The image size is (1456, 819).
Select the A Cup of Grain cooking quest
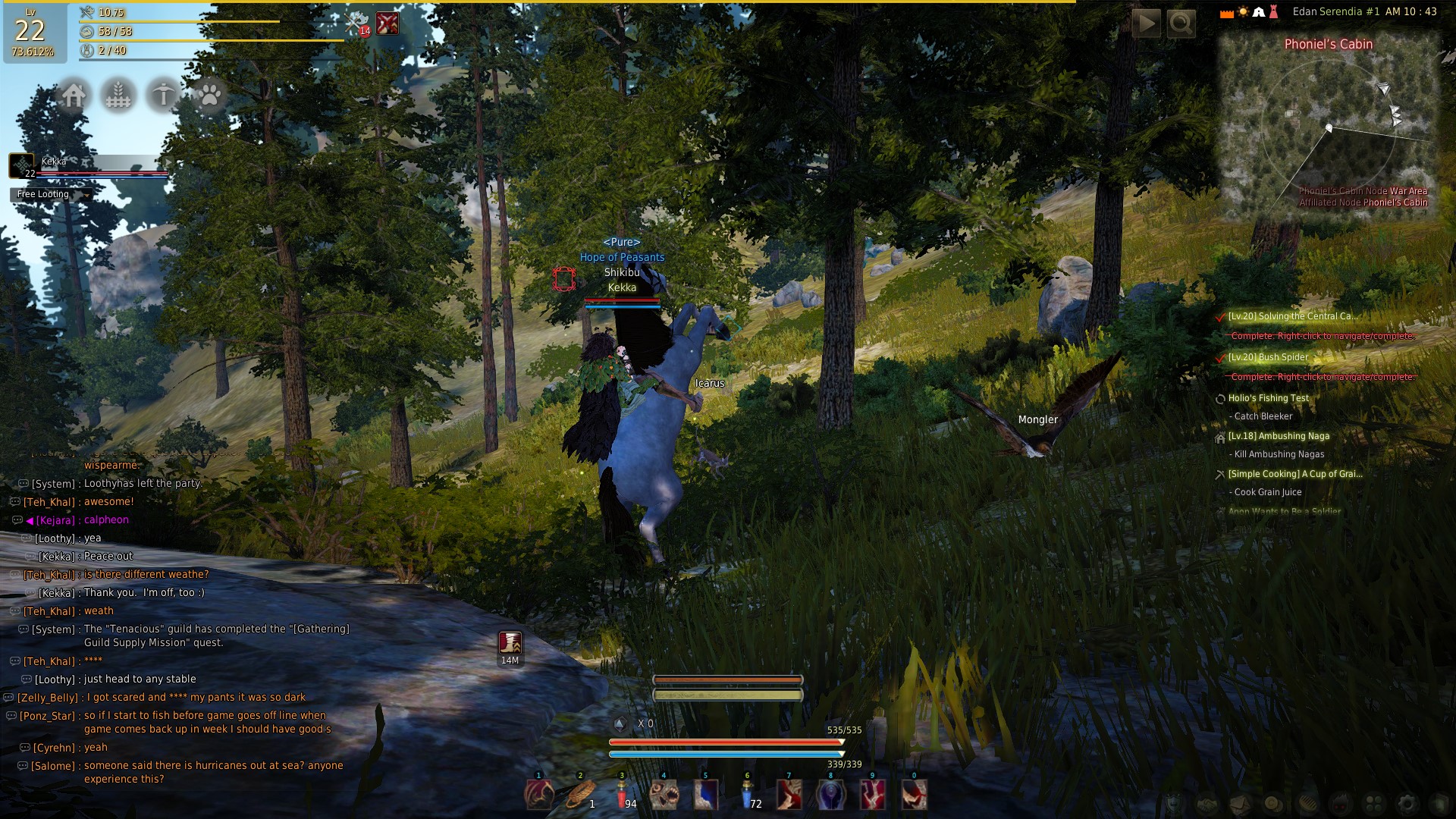click(1294, 474)
